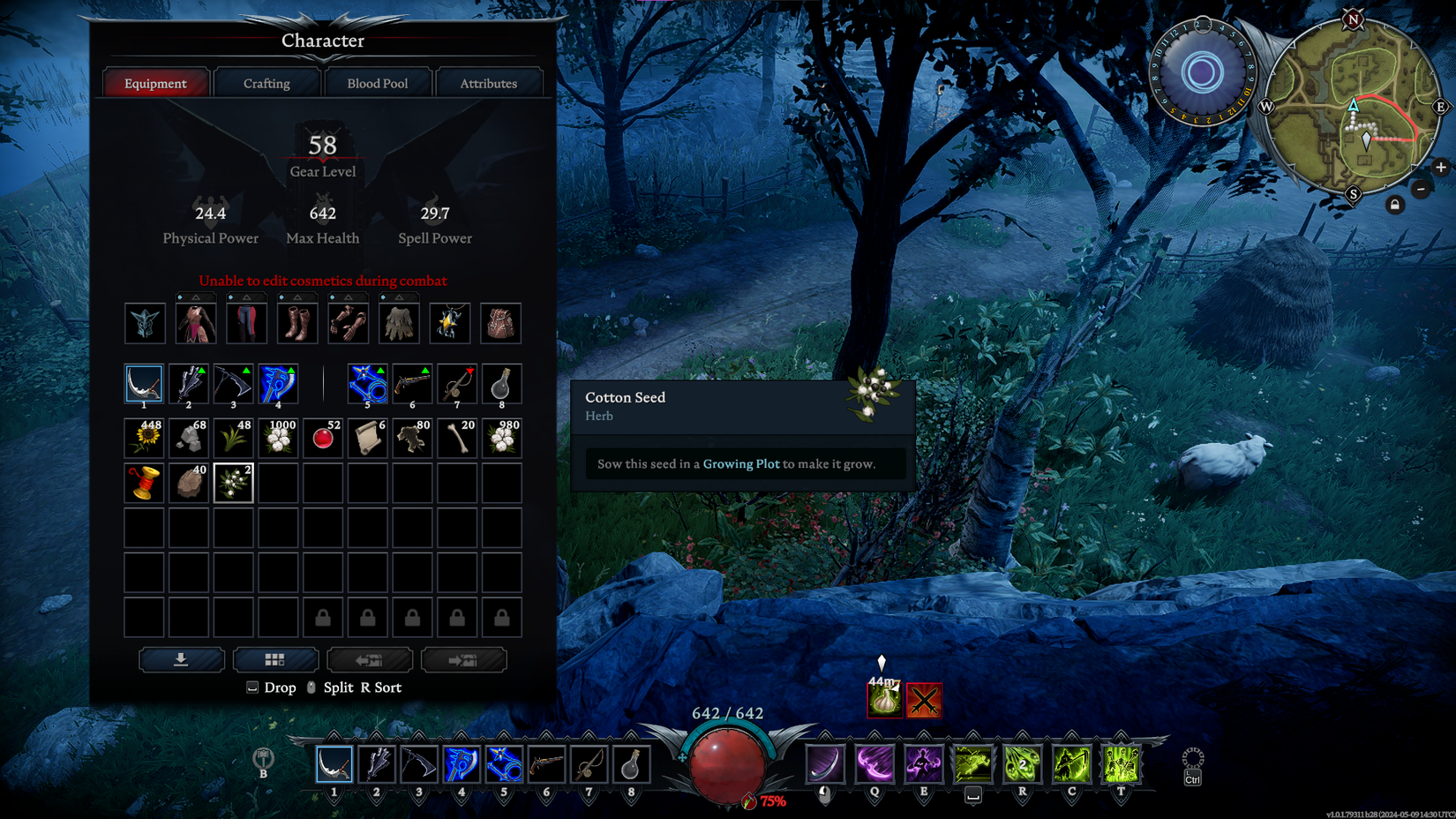Viewport: 1456px width, 819px height.
Task: Click the scroll item stack
Action: [x=368, y=439]
